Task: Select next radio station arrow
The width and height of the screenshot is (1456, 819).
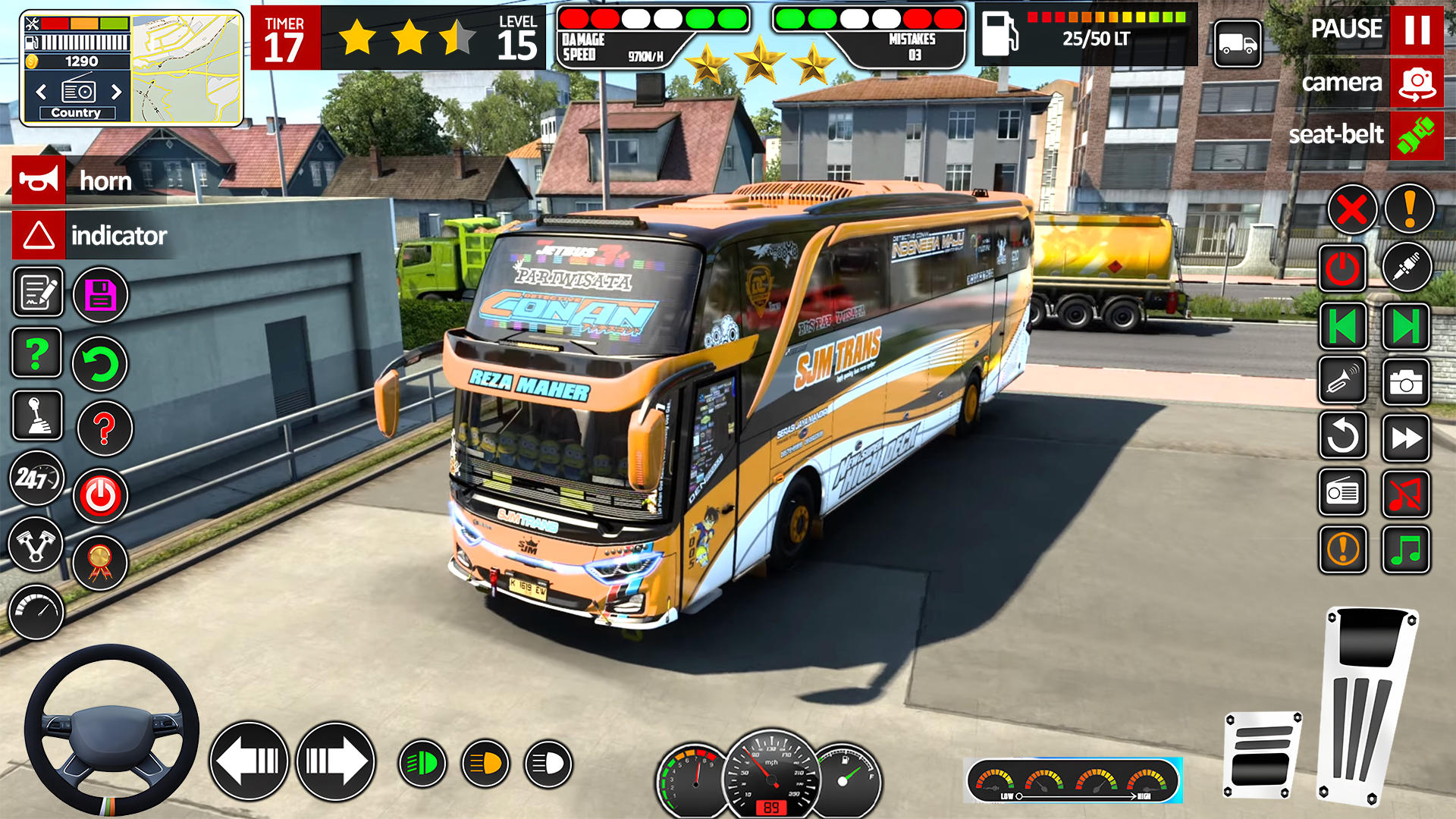Action: coord(116,93)
